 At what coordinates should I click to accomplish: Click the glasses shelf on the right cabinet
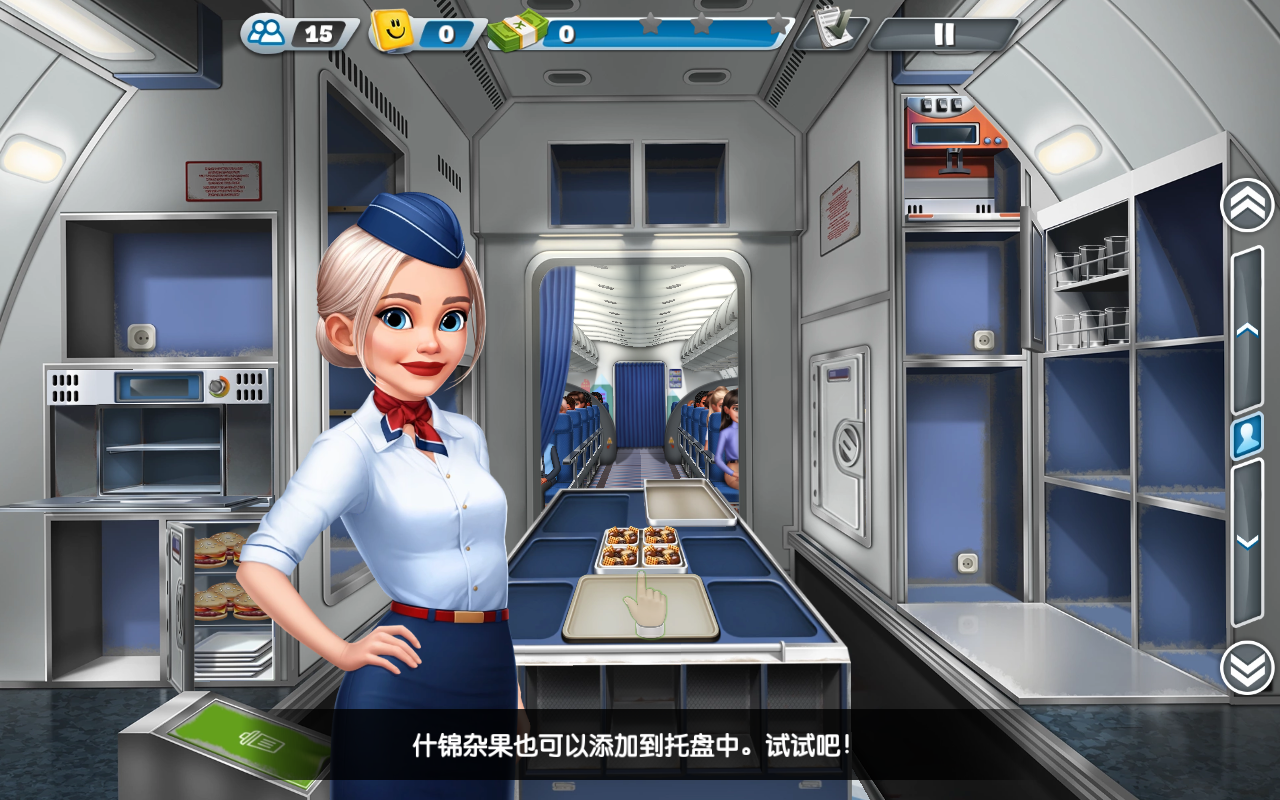(x=1090, y=290)
